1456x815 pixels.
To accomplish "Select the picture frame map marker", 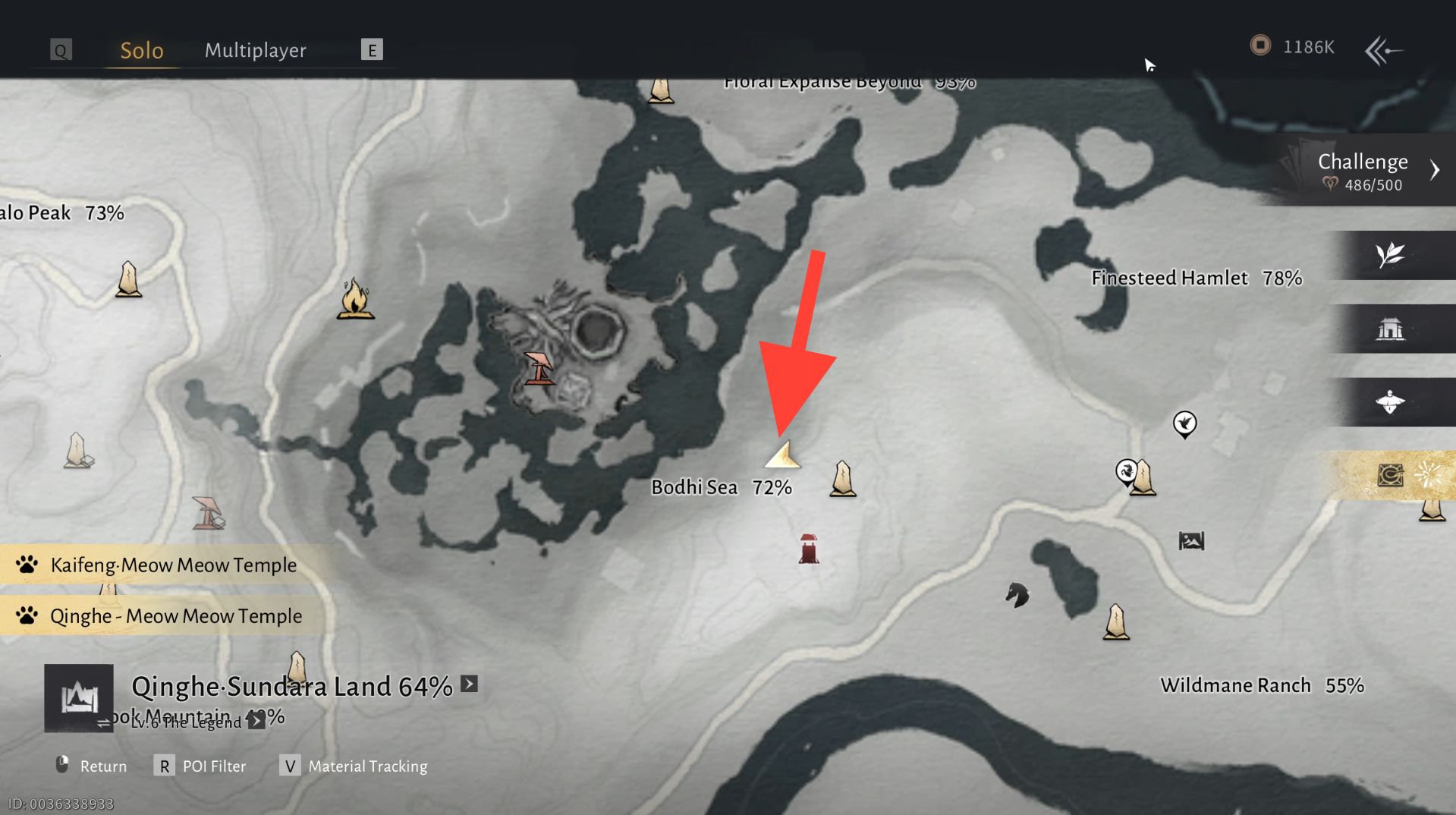I will (1191, 541).
